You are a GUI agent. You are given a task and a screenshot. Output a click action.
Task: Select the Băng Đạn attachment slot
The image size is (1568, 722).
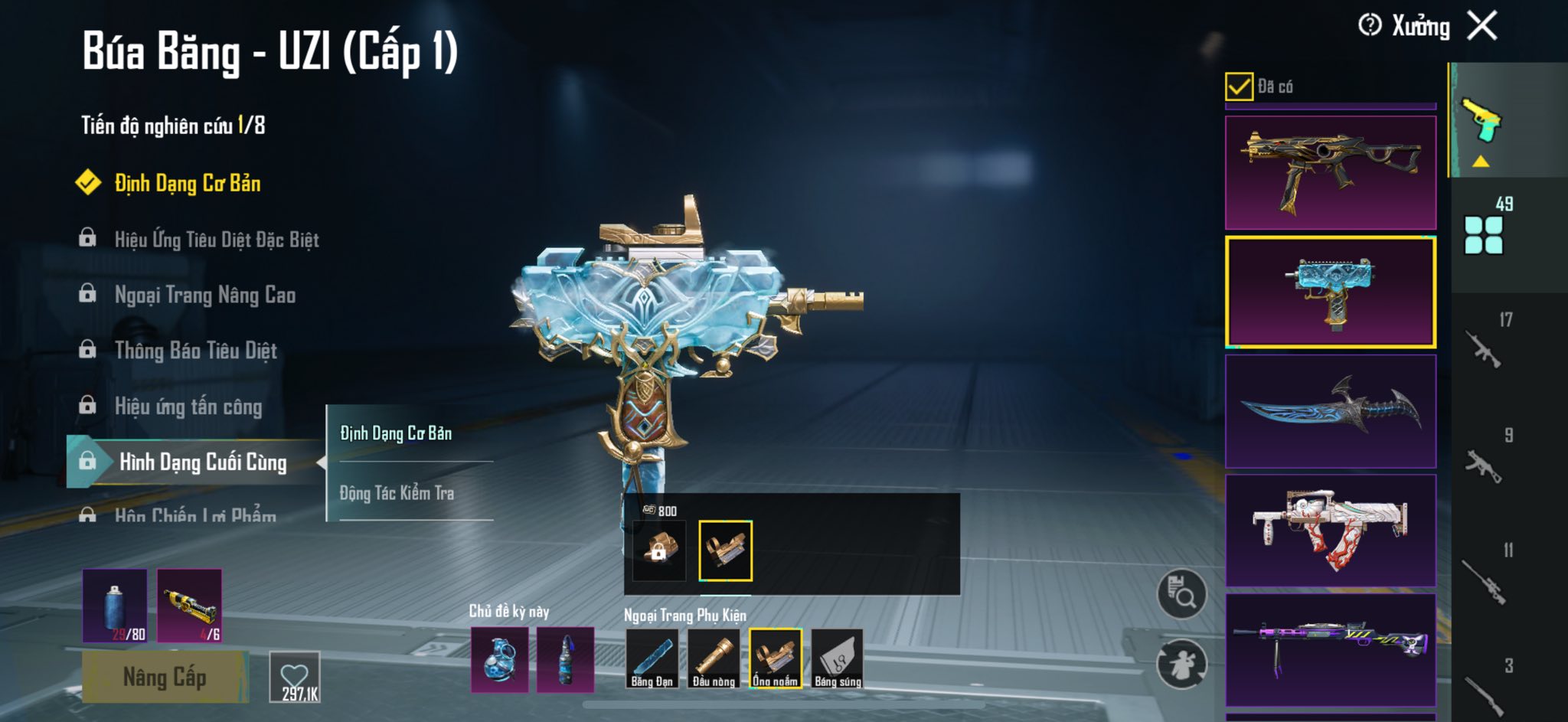tap(652, 658)
